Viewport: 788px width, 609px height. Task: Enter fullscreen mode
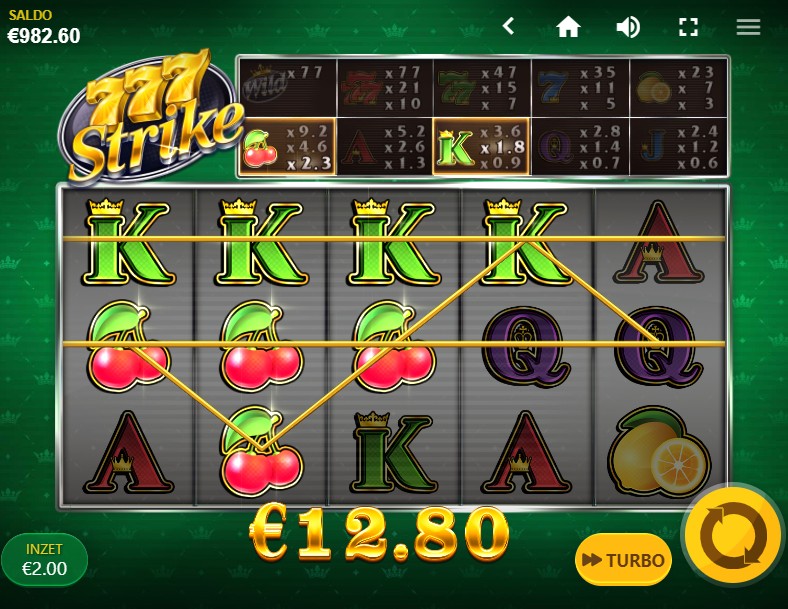[688, 26]
